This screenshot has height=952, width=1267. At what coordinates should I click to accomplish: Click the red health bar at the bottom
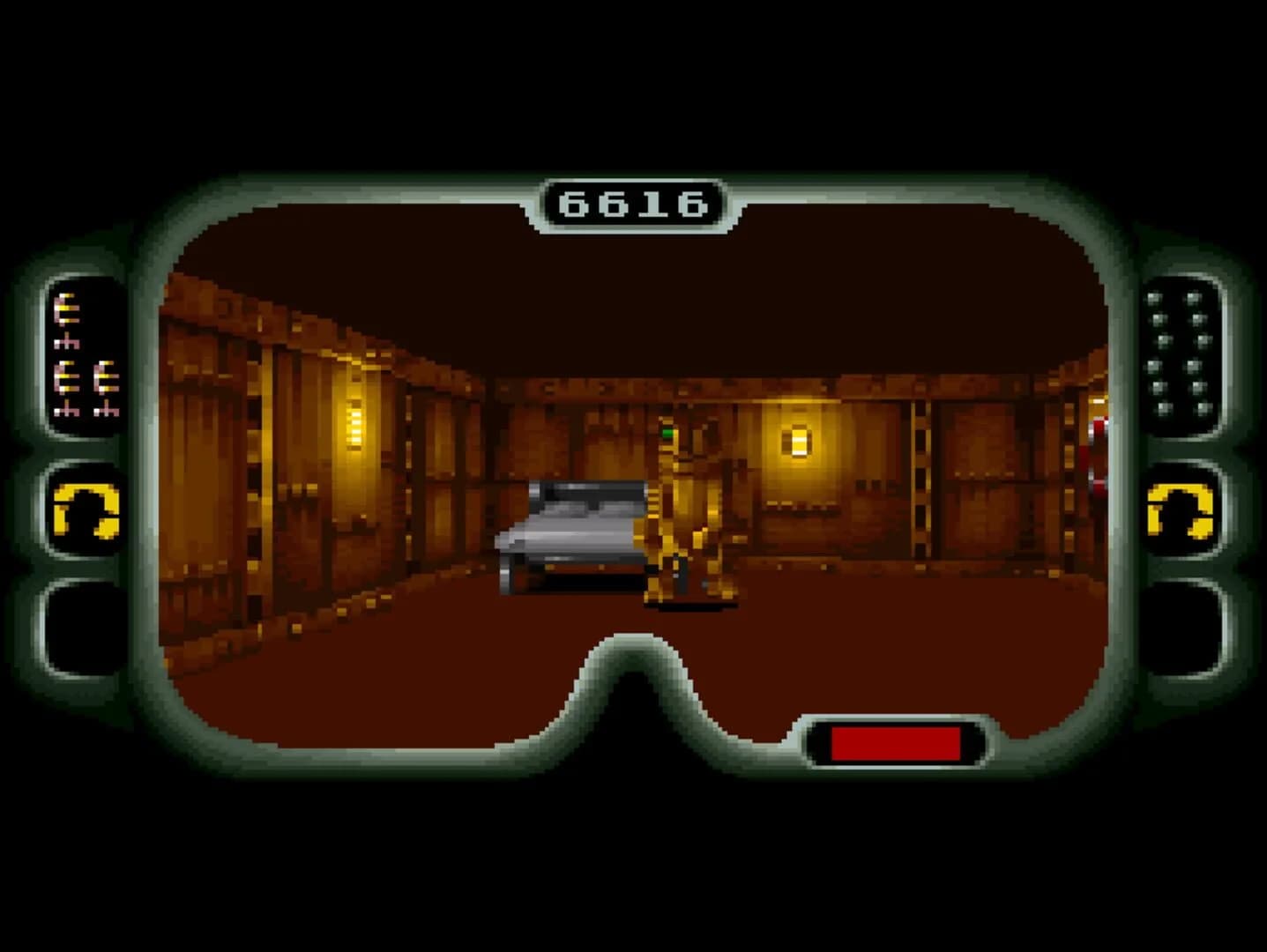(898, 741)
